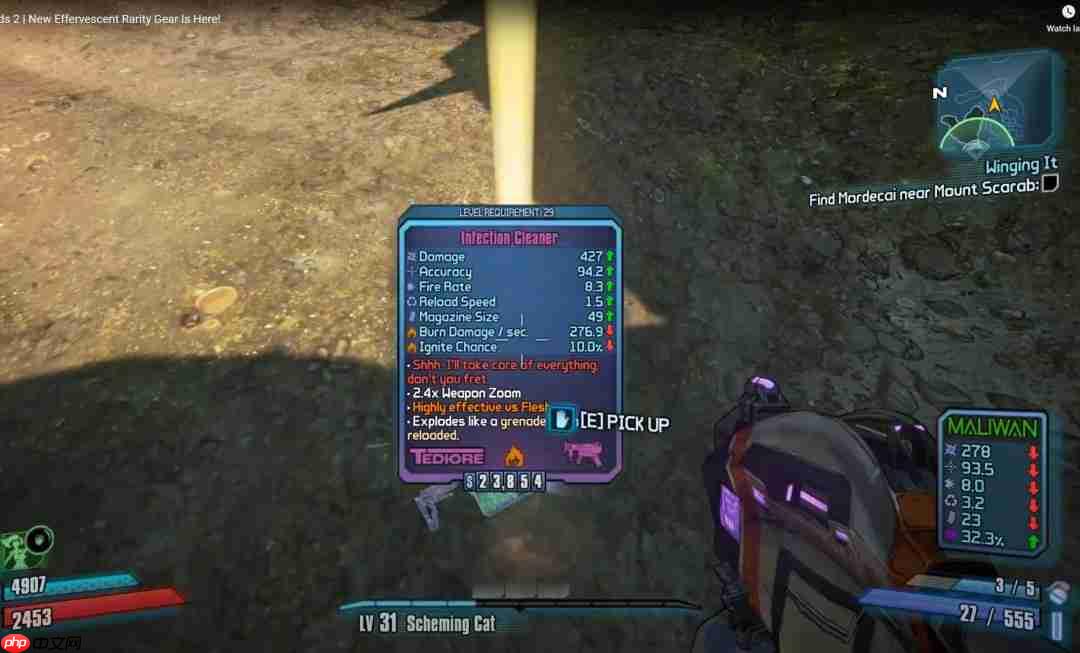Click the Watch later clock button
1080x653 pixels.
pos(1068,12)
